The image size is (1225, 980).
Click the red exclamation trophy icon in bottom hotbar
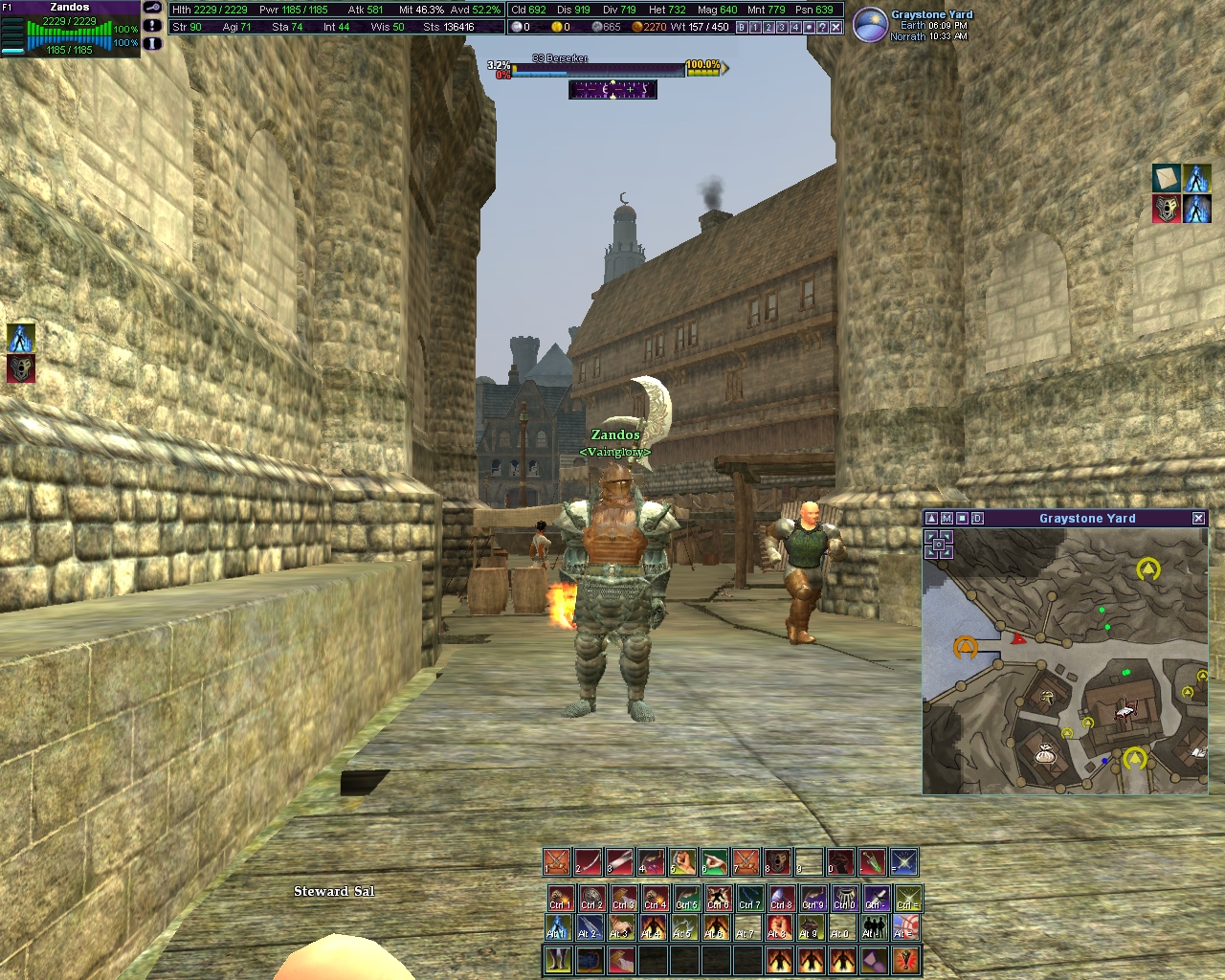pos(905,959)
